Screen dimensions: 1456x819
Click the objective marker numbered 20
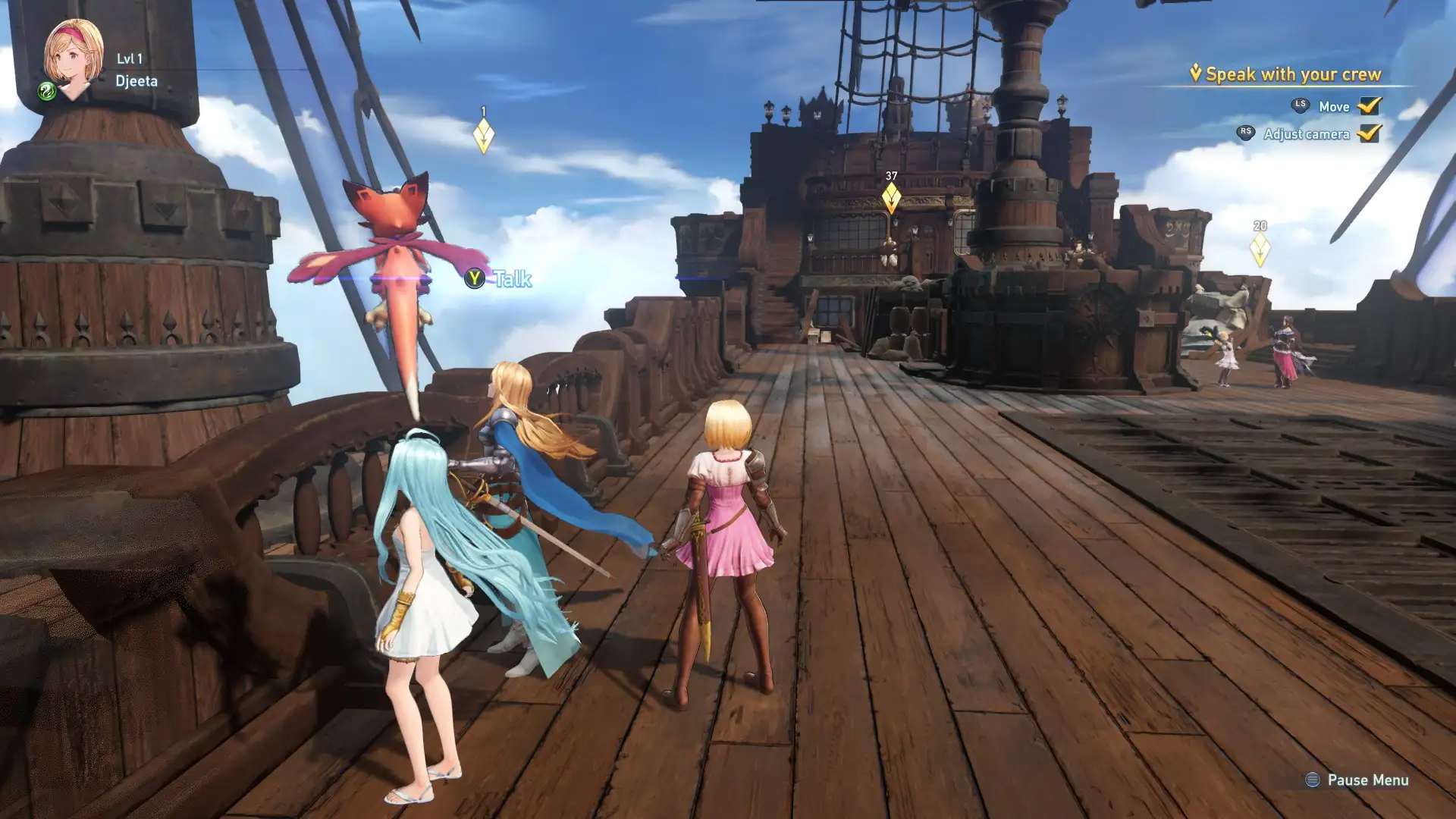1260,249
